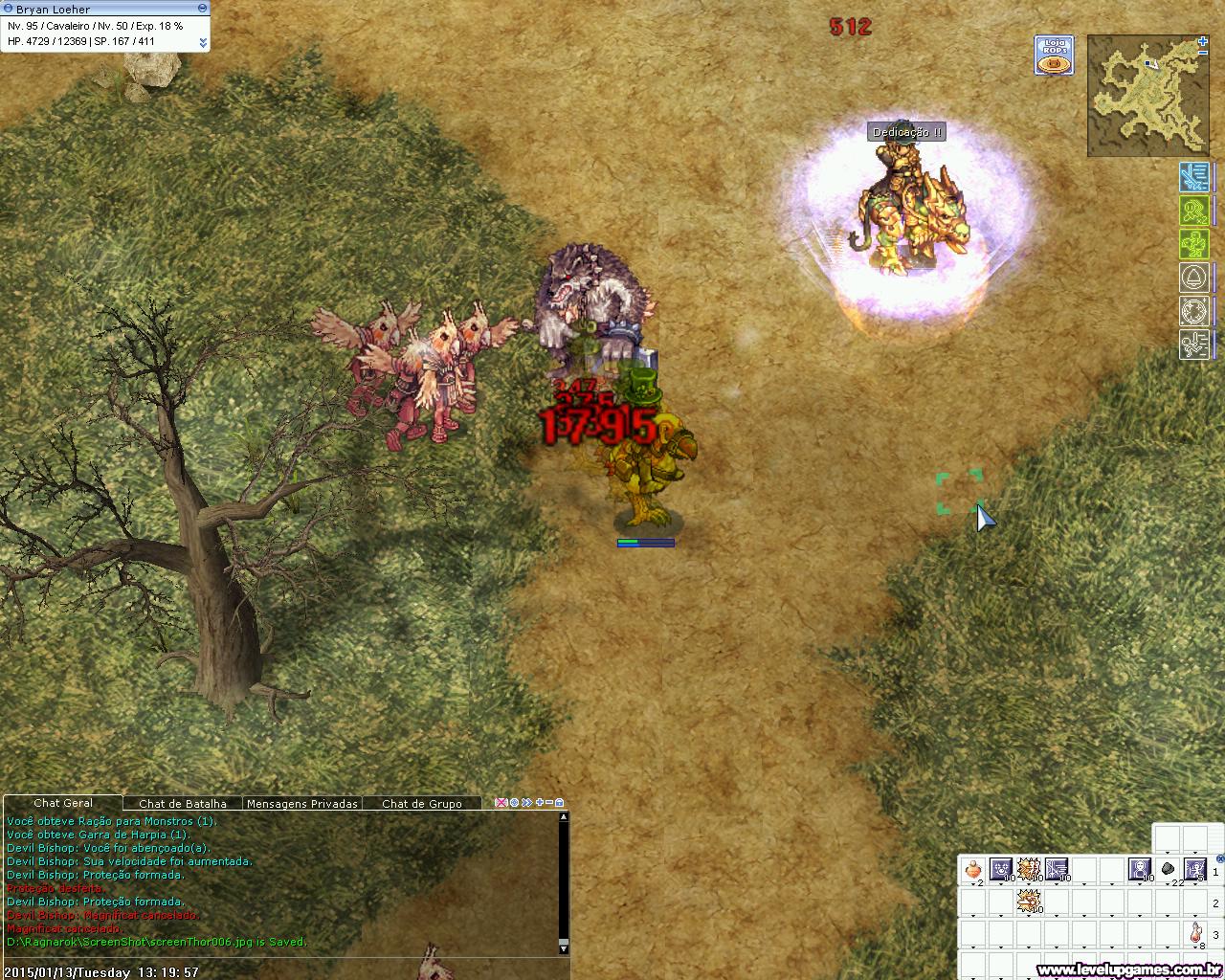
Task: Open the chat options gear icon
Action: (x=514, y=804)
